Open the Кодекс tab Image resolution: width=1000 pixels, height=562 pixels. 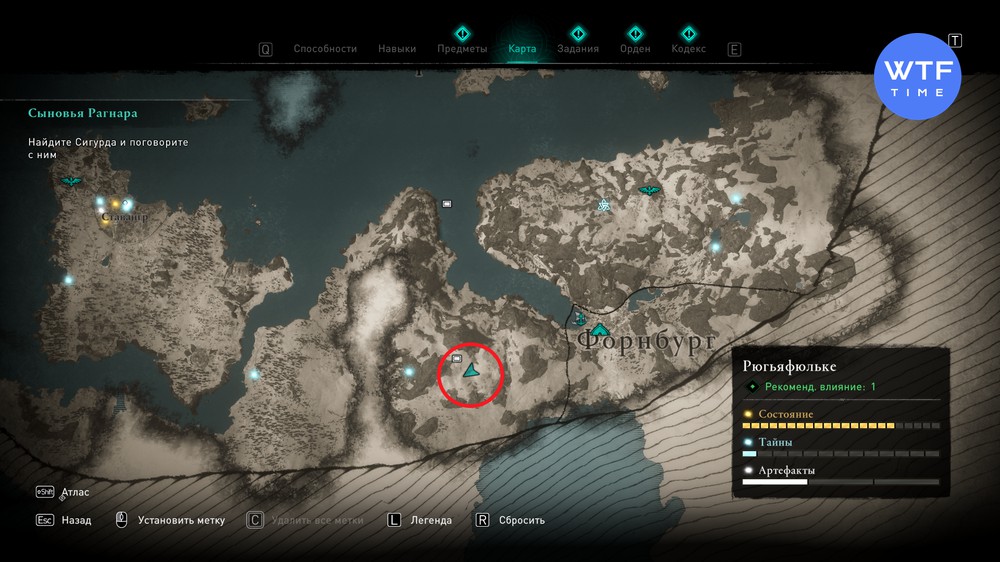(x=688, y=49)
